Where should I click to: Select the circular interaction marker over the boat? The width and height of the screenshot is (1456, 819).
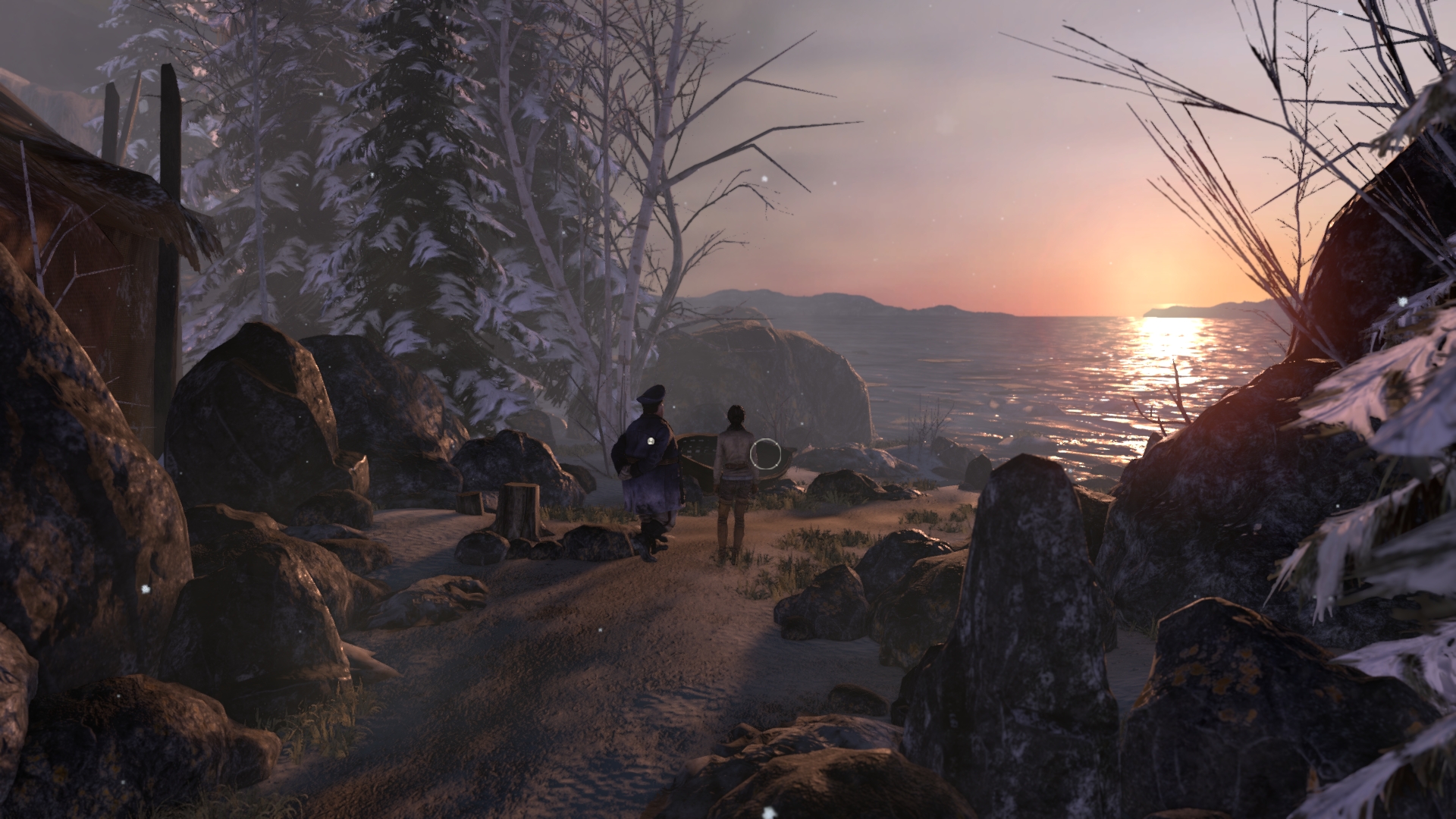coord(765,453)
